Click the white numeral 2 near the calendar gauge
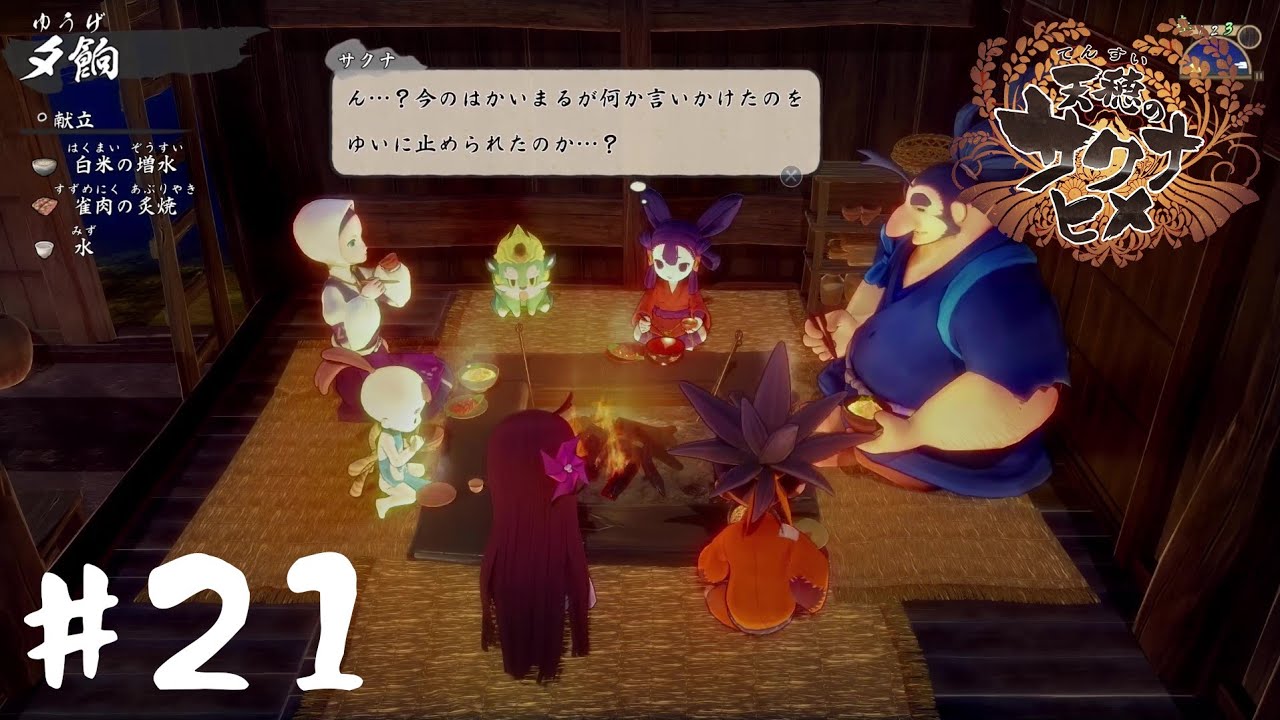The image size is (1280, 720). pos(1214,31)
